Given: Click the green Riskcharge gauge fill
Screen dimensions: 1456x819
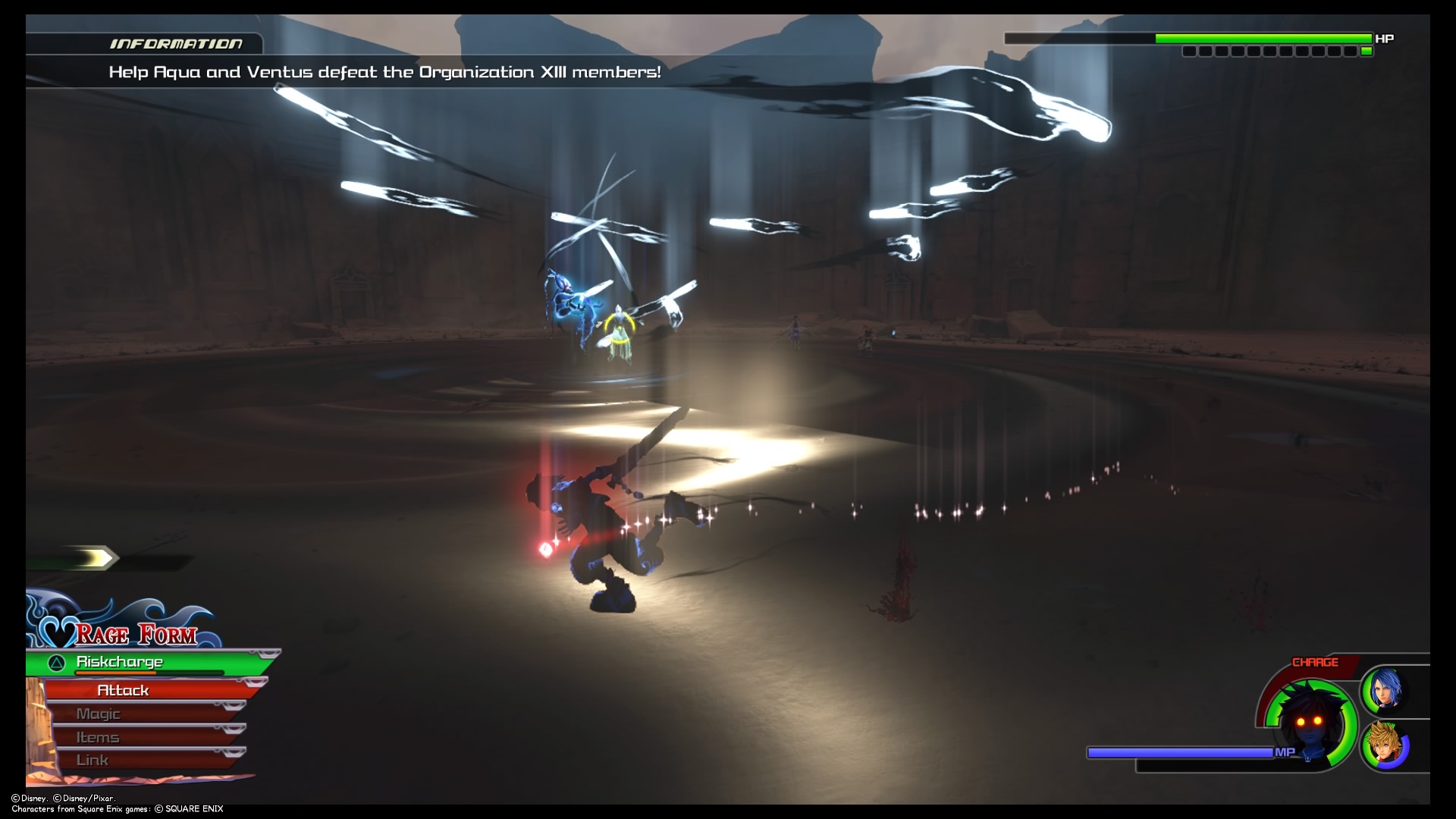Looking at the screenshot, I should click(197, 661).
